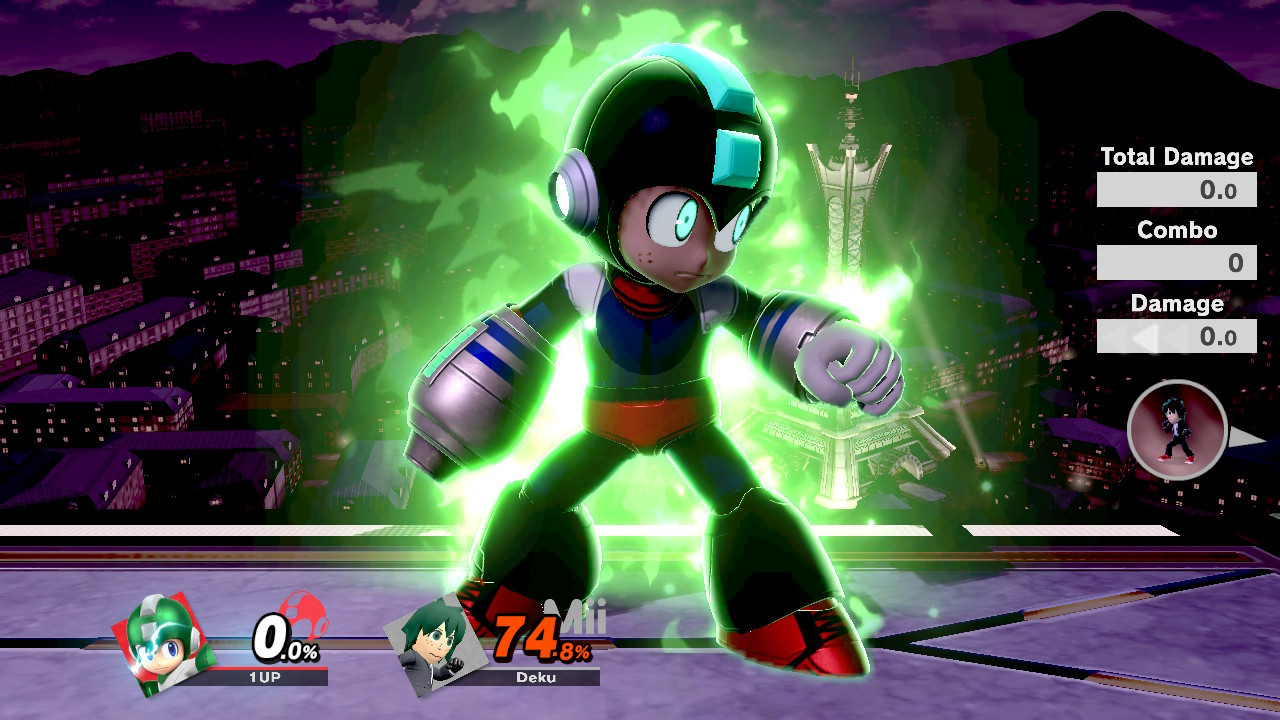Screen dimensions: 1280x720
Task: Click the rewind double-arrow beside Damage
Action: click(x=1118, y=337)
